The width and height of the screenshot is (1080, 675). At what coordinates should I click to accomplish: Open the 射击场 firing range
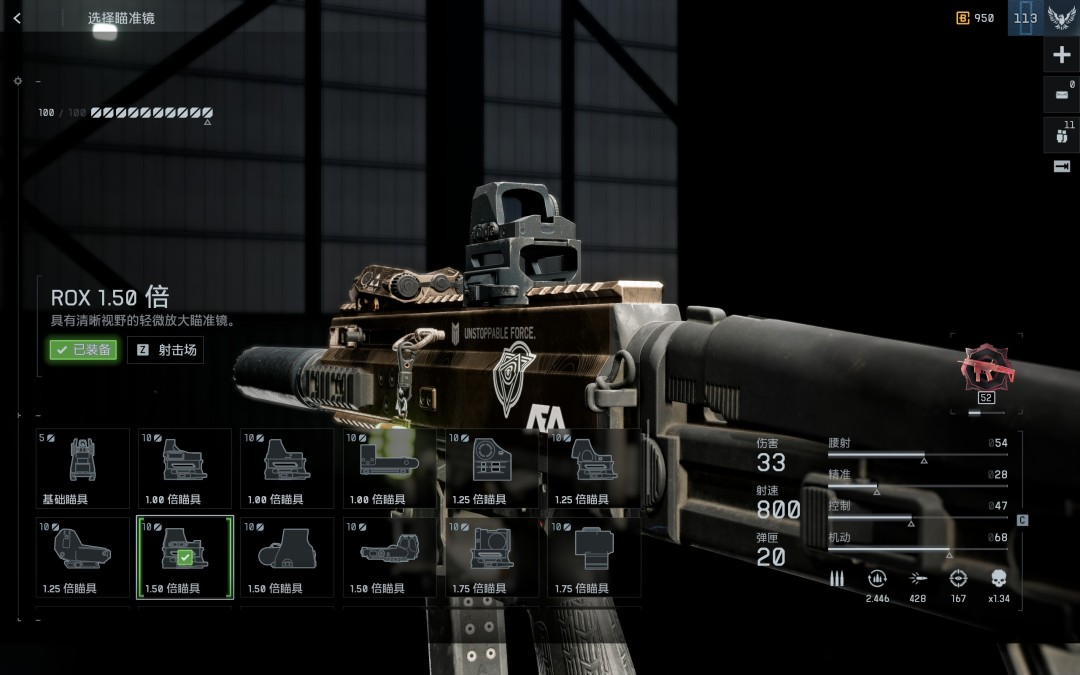[166, 350]
